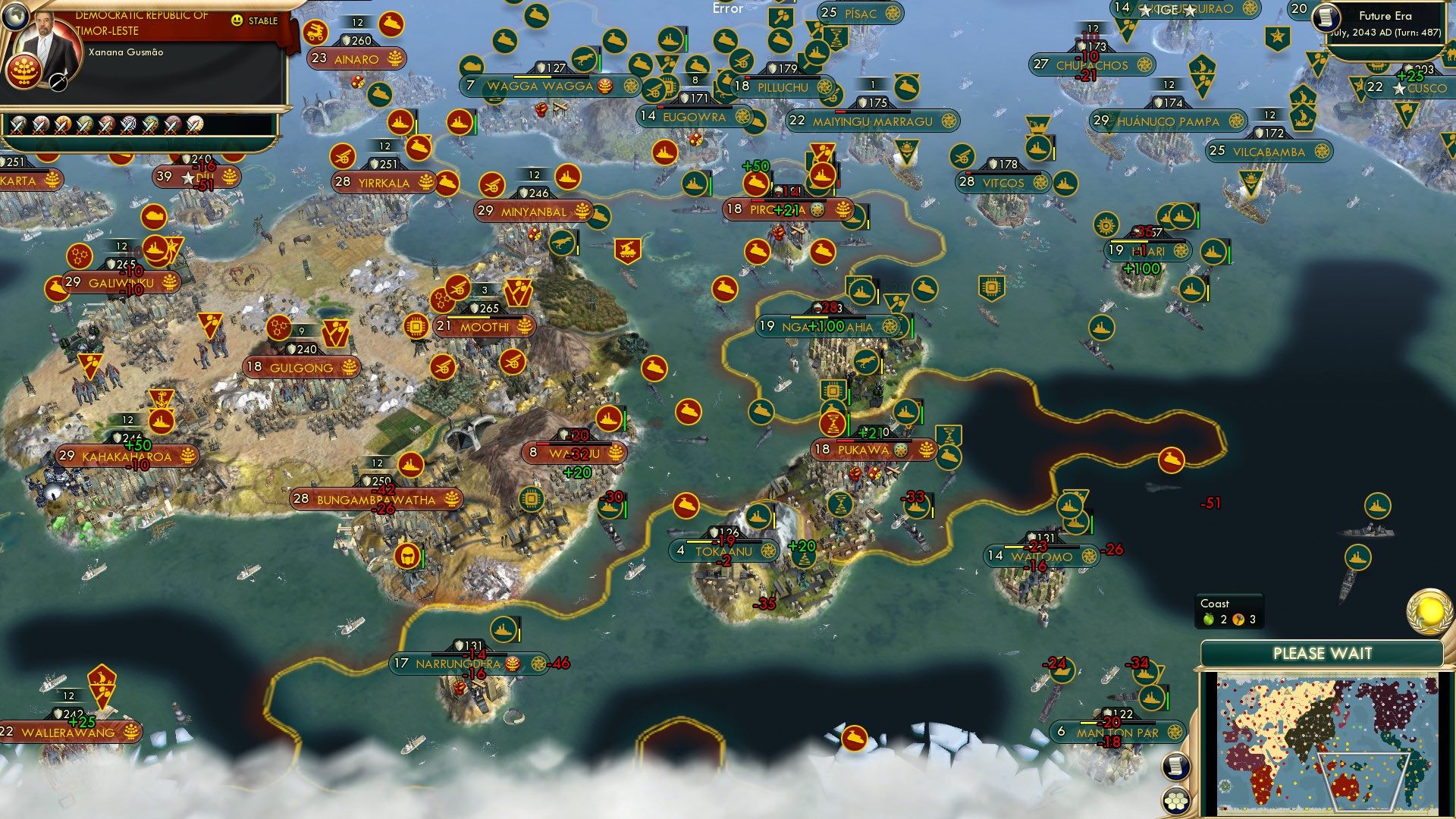Select the red Timor-Leste emblem beside the leader portrait
This screenshot has width=1456, height=819.
coord(24,72)
